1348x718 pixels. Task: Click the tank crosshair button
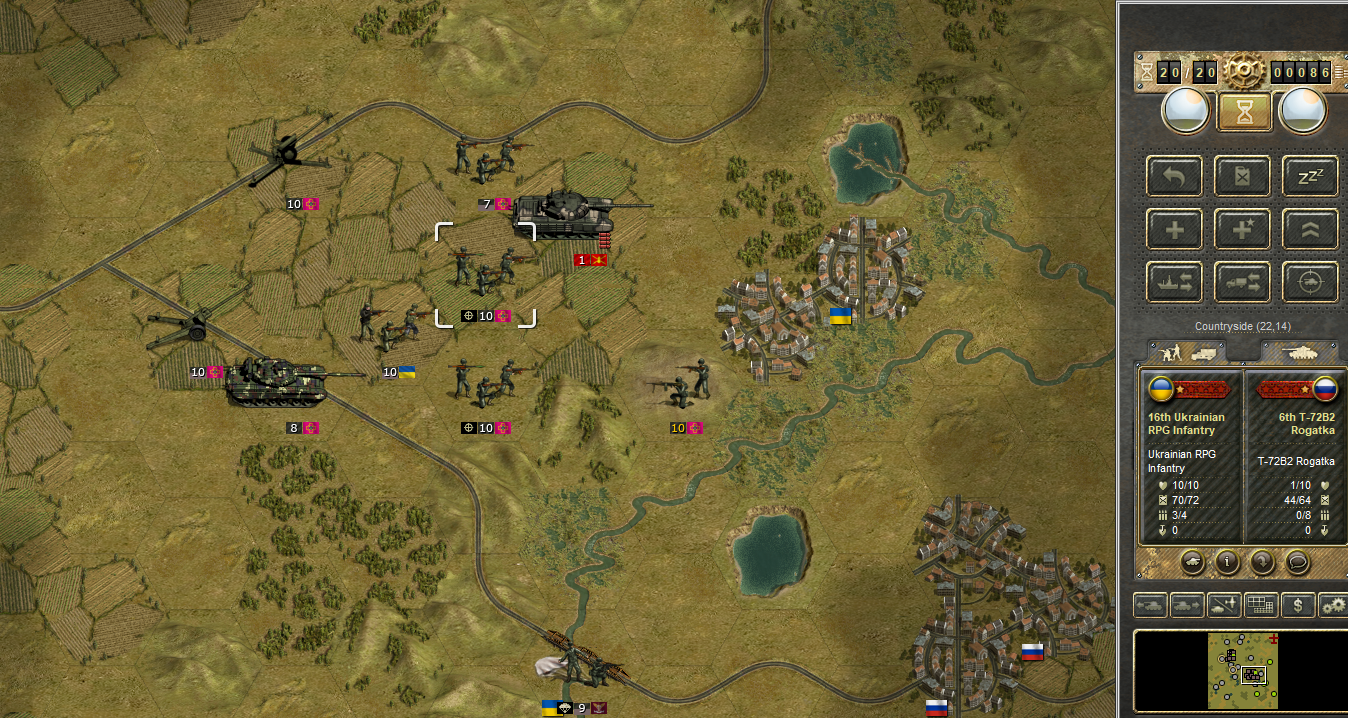click(x=1310, y=282)
